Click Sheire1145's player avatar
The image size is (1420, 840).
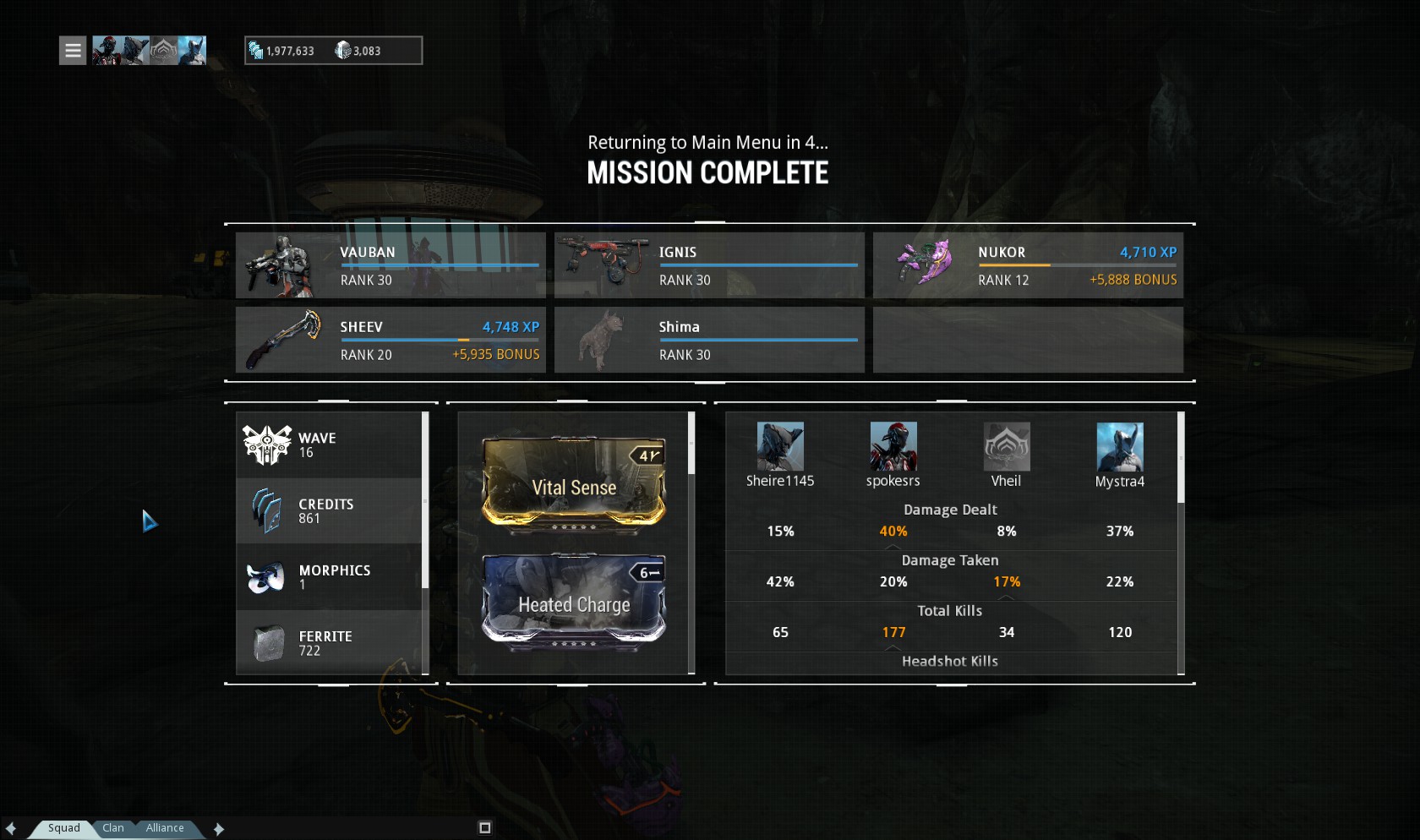pos(780,447)
